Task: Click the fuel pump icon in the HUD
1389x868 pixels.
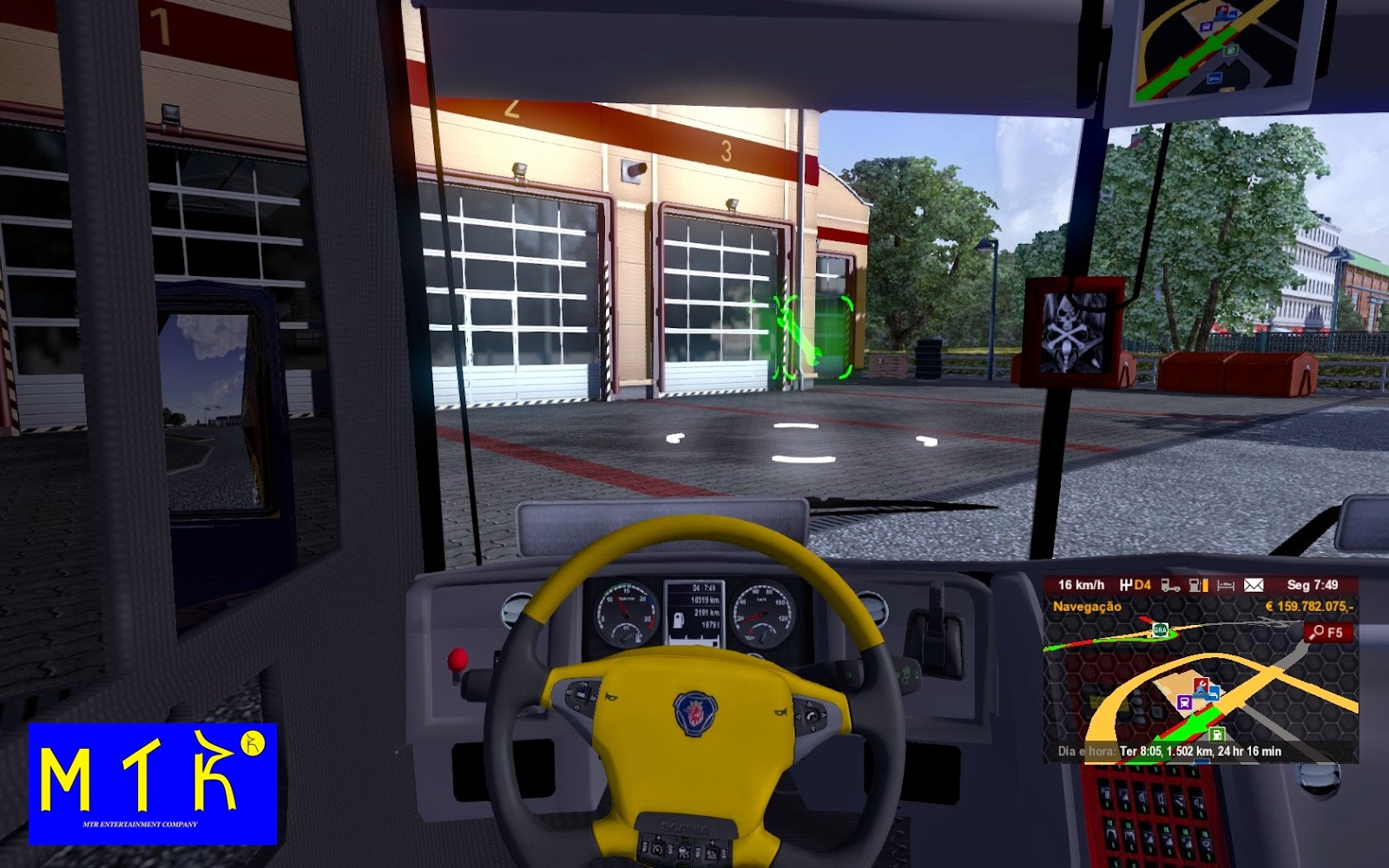Action: click(1195, 586)
